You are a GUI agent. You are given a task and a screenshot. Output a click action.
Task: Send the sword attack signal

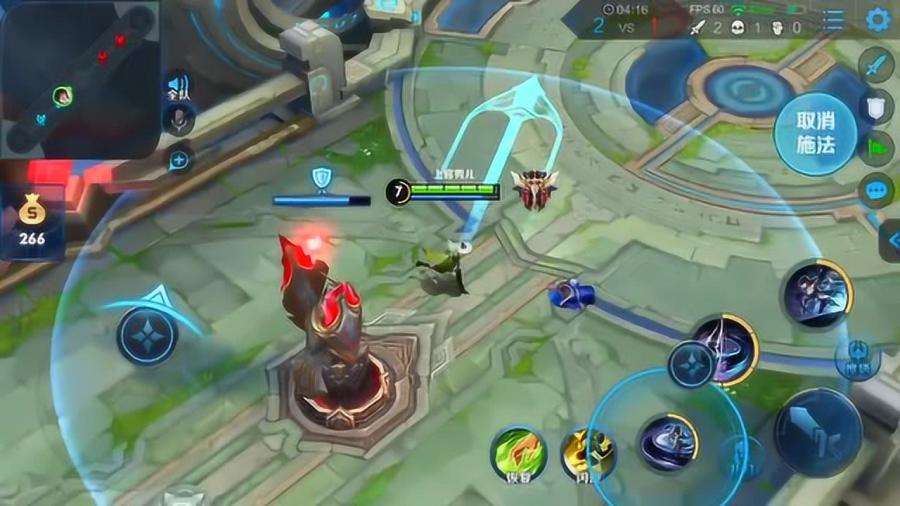click(x=876, y=65)
